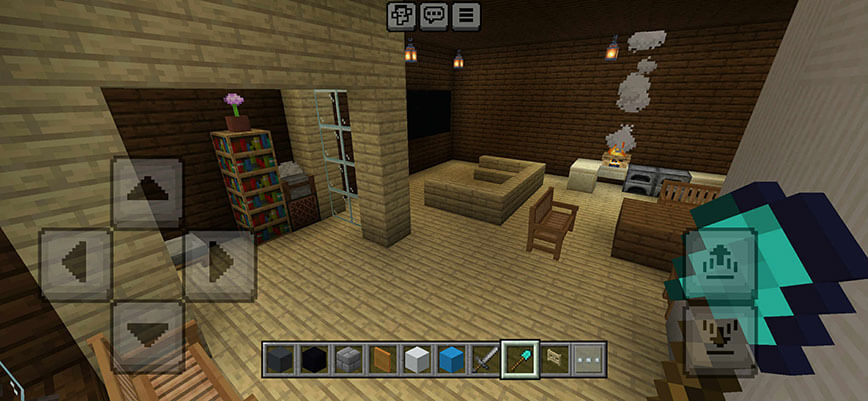Open the inventory with three dots button
Image resolution: width=868 pixels, height=401 pixels.
pyautogui.click(x=589, y=358)
